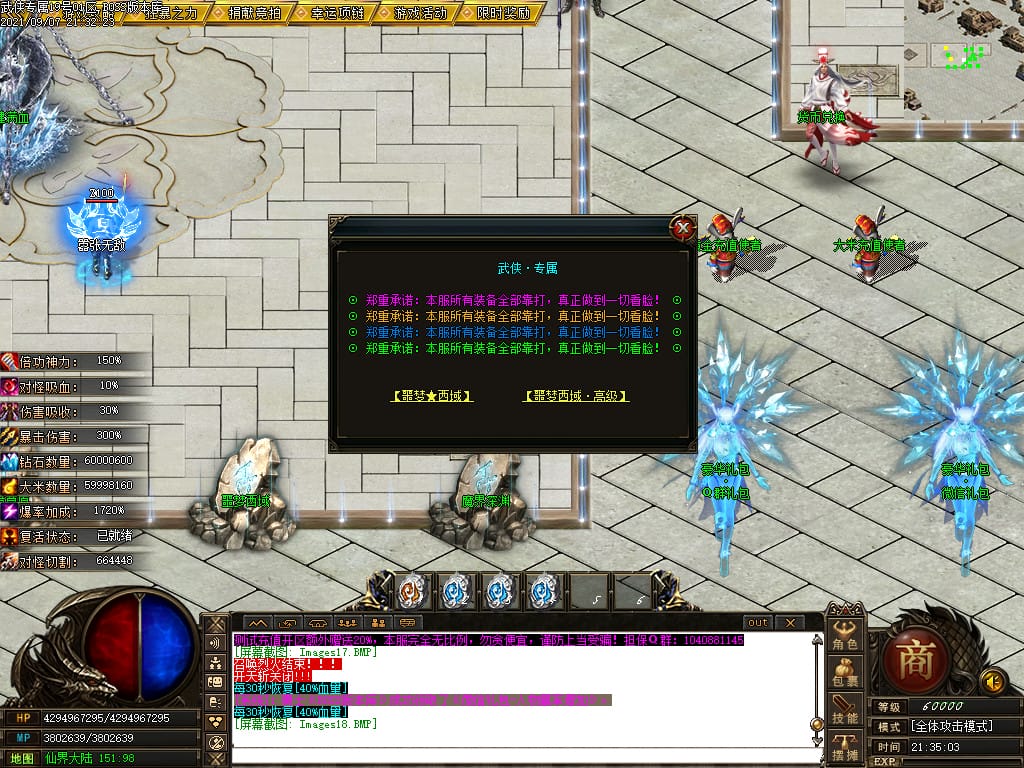The height and width of the screenshot is (768, 1024).
Task: Open the 包裹 bag inventory
Action: 845,673
